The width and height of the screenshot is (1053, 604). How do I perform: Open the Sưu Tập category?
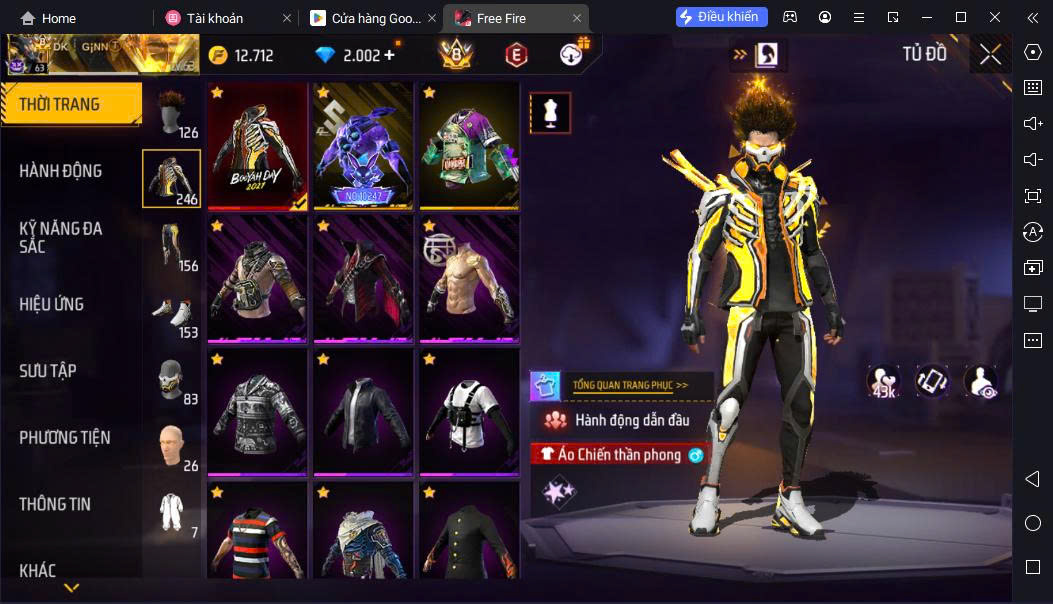48,371
